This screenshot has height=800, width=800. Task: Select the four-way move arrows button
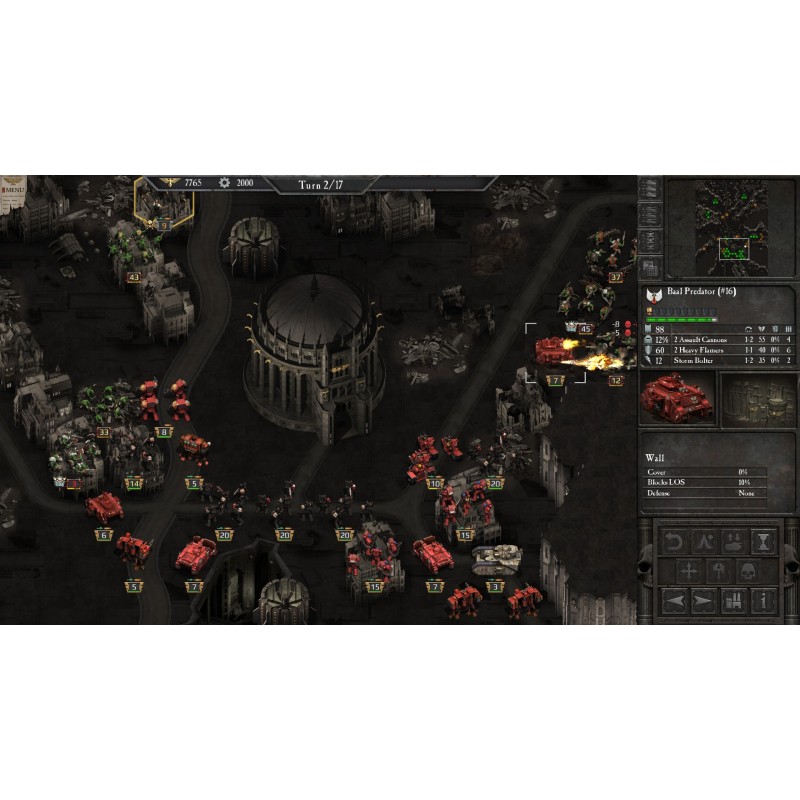(x=690, y=572)
